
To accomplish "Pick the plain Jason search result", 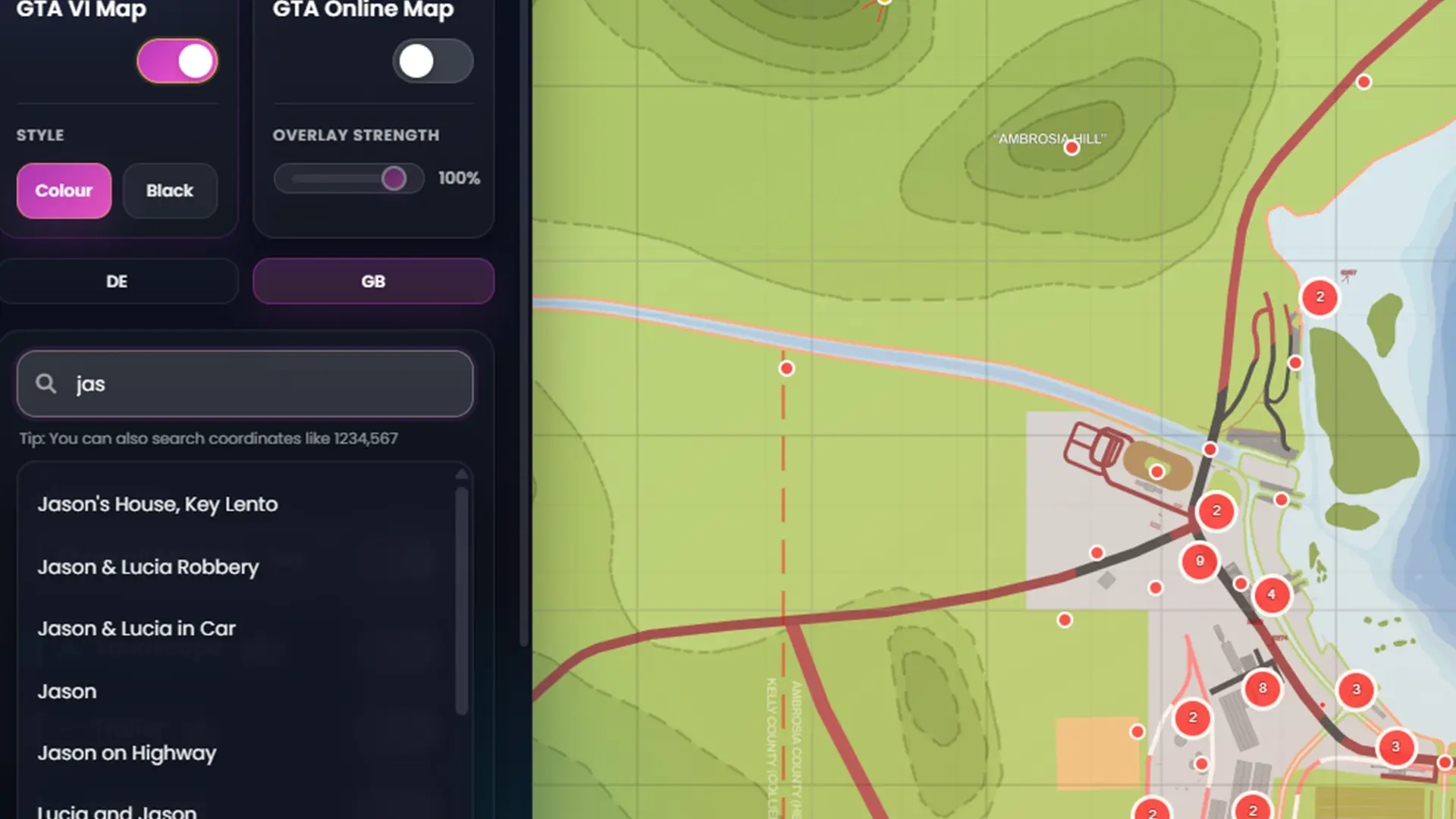I will [x=67, y=692].
